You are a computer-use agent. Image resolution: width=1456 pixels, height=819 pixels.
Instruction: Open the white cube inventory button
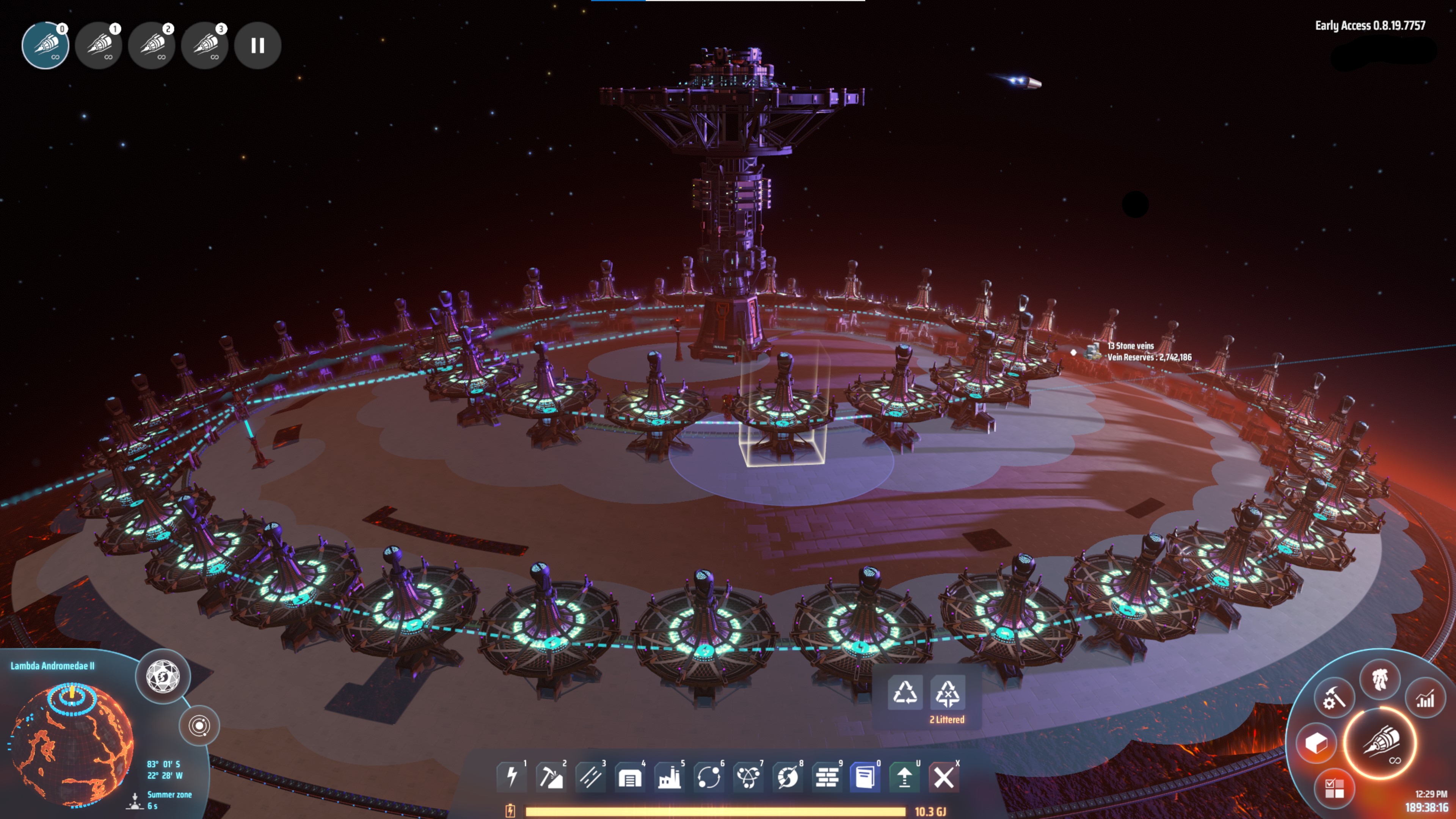click(1316, 743)
